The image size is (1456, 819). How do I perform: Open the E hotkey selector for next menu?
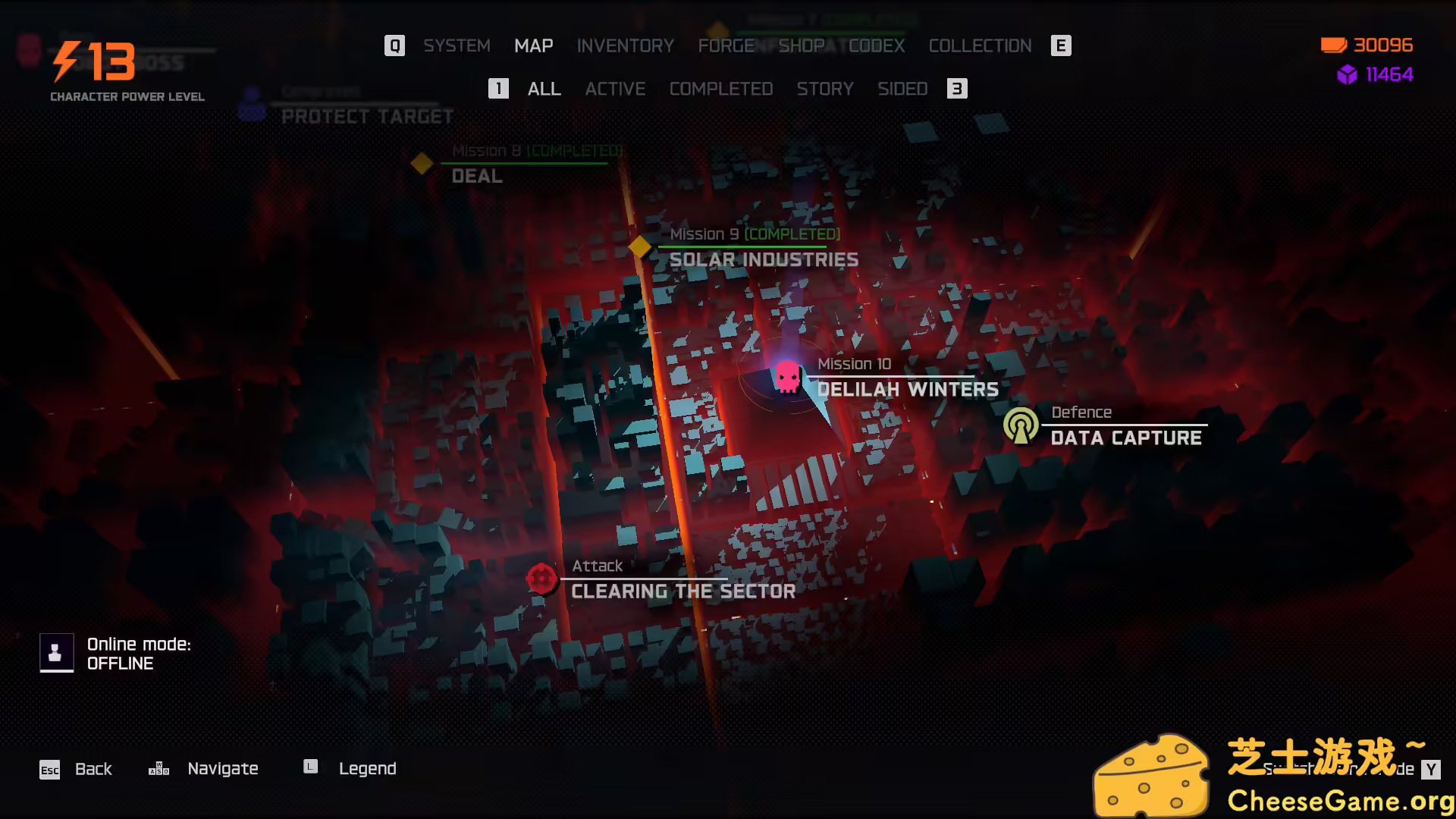tap(1061, 45)
